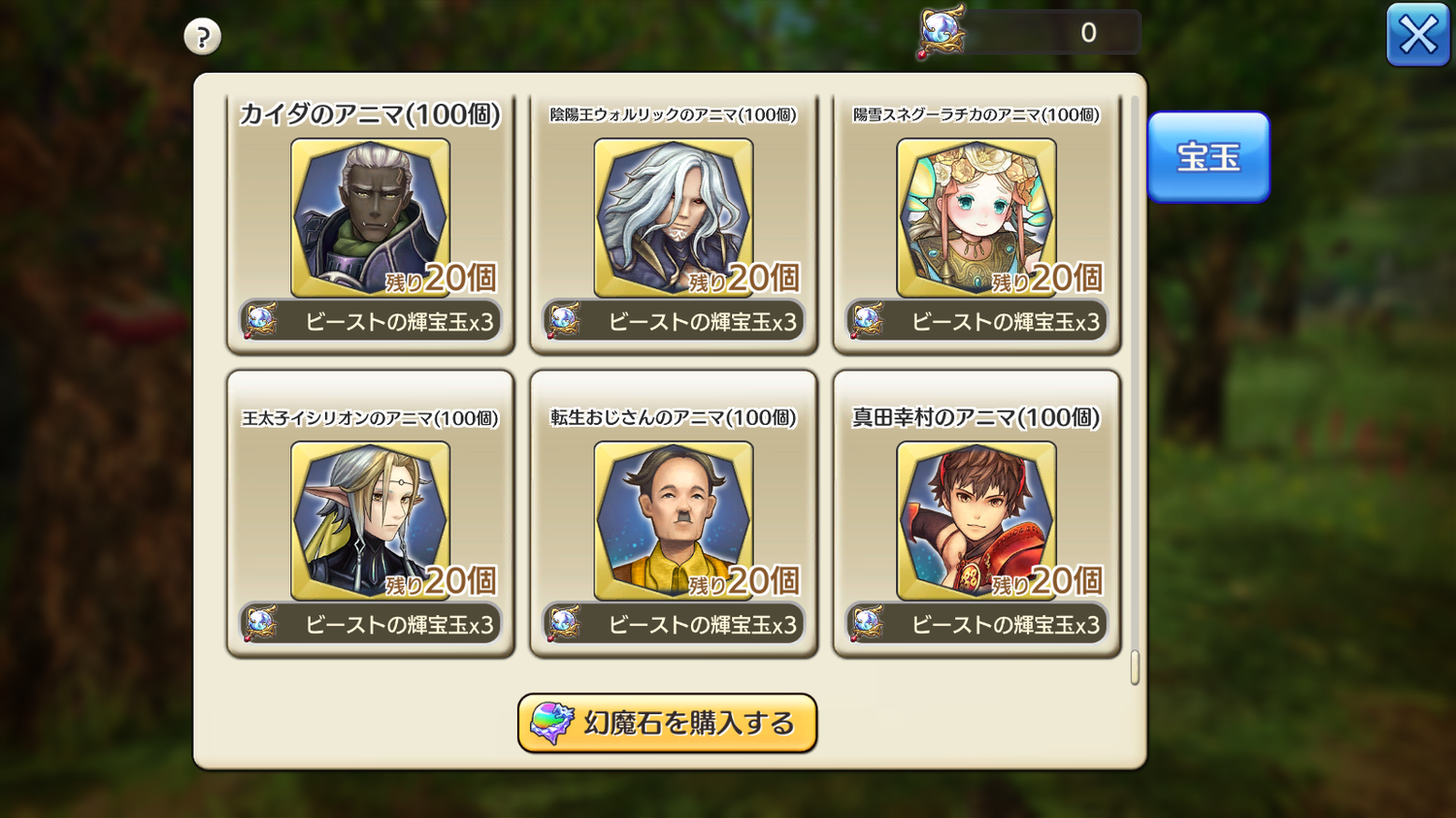Screen dimensions: 1456x818
Task: Select 王太子イシリオンのアニマ offer
Action: pyautogui.click(x=370, y=516)
